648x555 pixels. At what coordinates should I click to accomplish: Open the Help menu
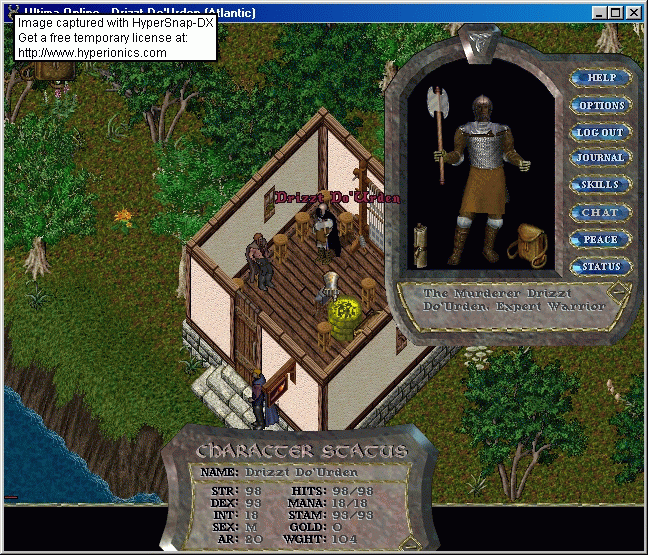pos(601,78)
